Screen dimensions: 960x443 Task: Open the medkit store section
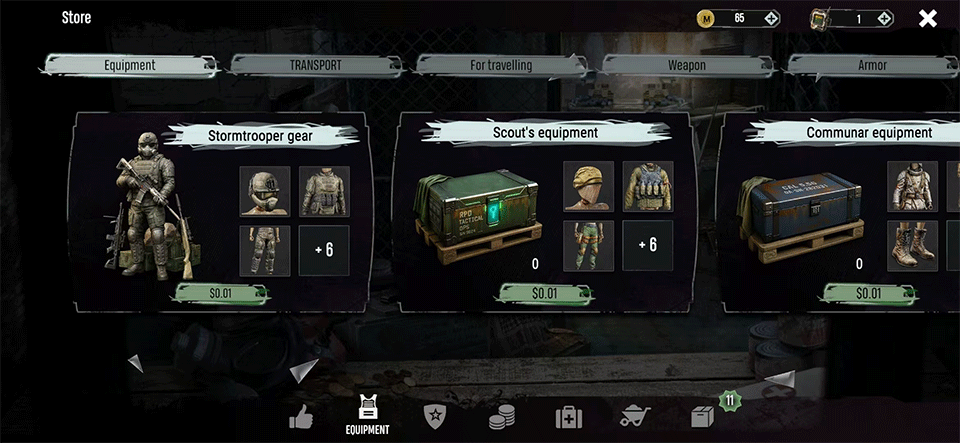pos(569,416)
